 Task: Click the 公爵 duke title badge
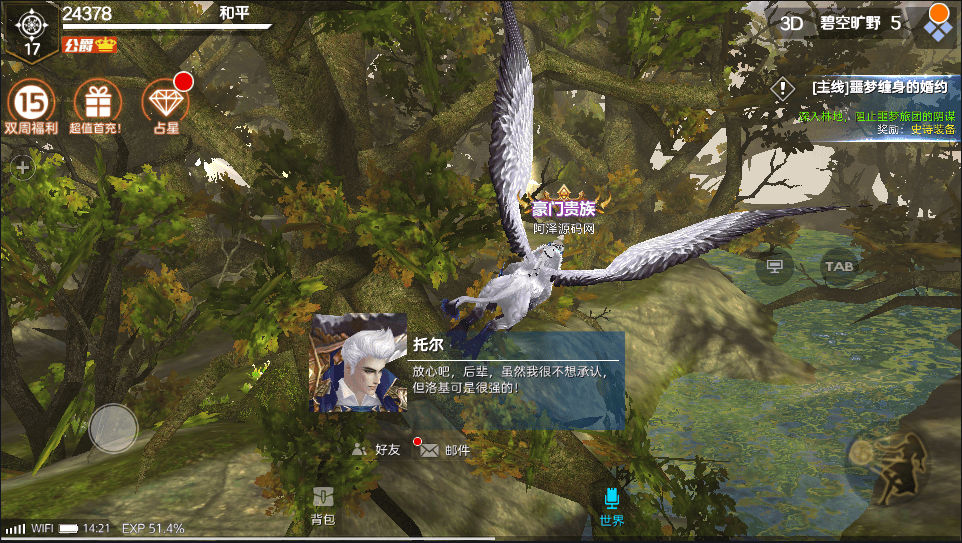point(90,45)
